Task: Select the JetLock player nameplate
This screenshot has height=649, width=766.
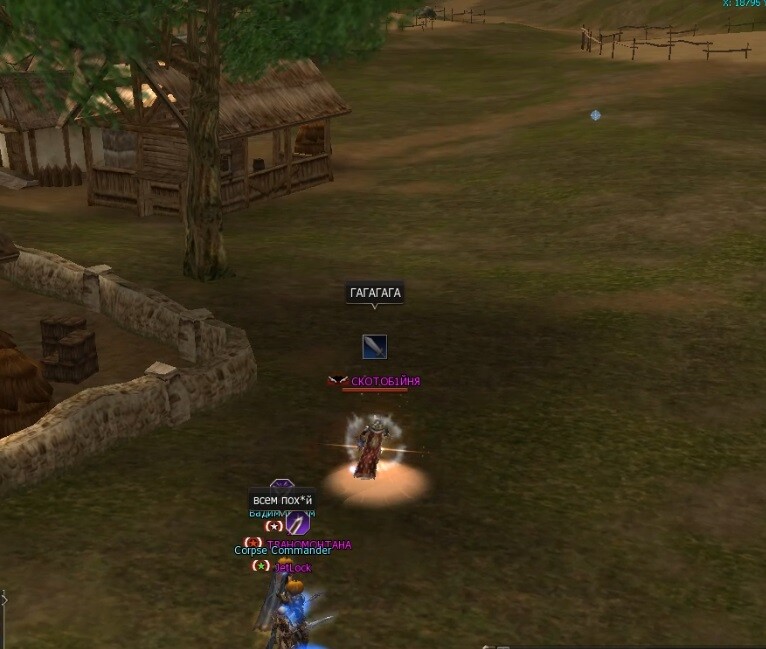Action: (294, 568)
